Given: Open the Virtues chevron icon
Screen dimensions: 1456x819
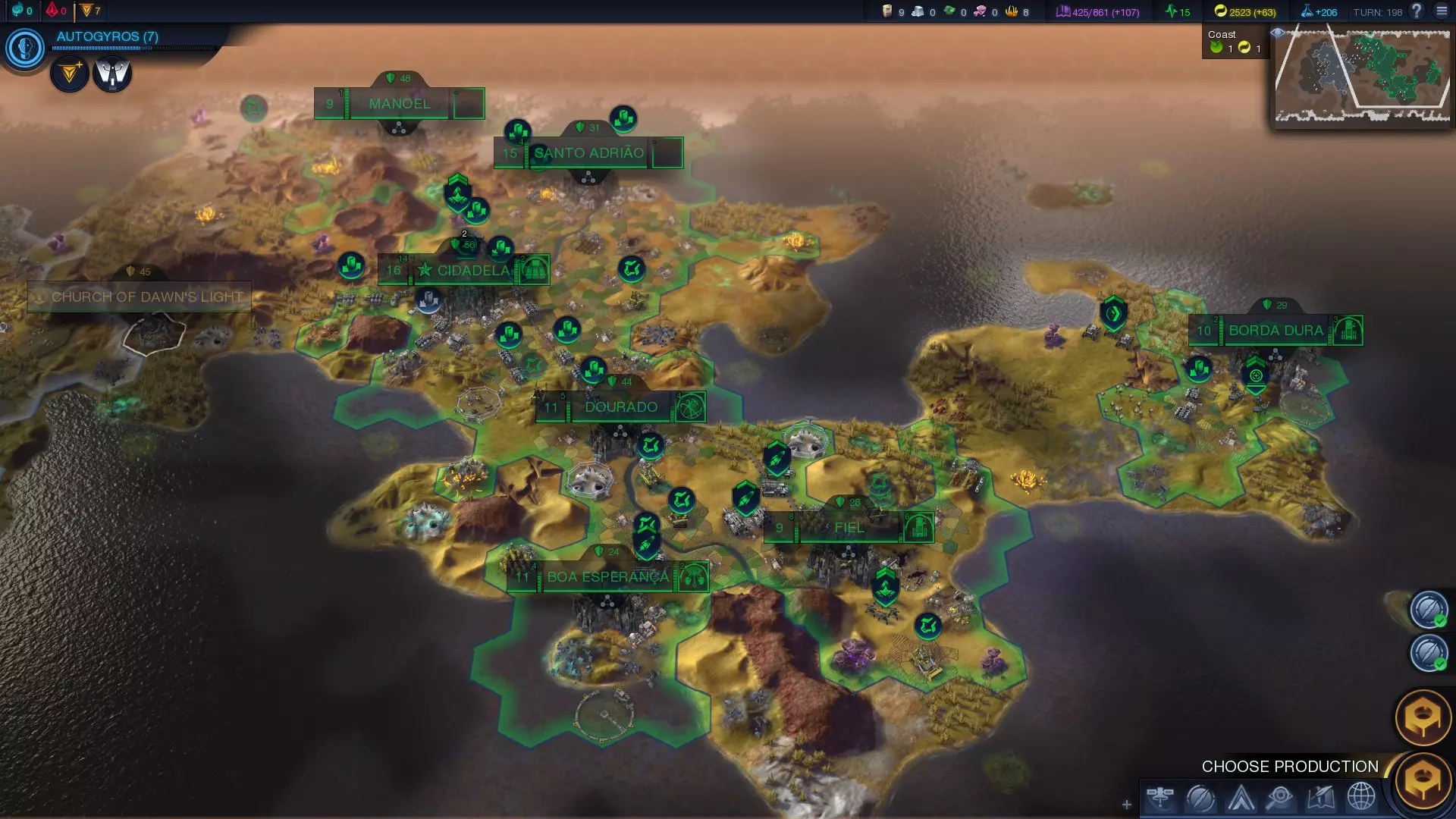Looking at the screenshot, I should pyautogui.click(x=1241, y=798).
